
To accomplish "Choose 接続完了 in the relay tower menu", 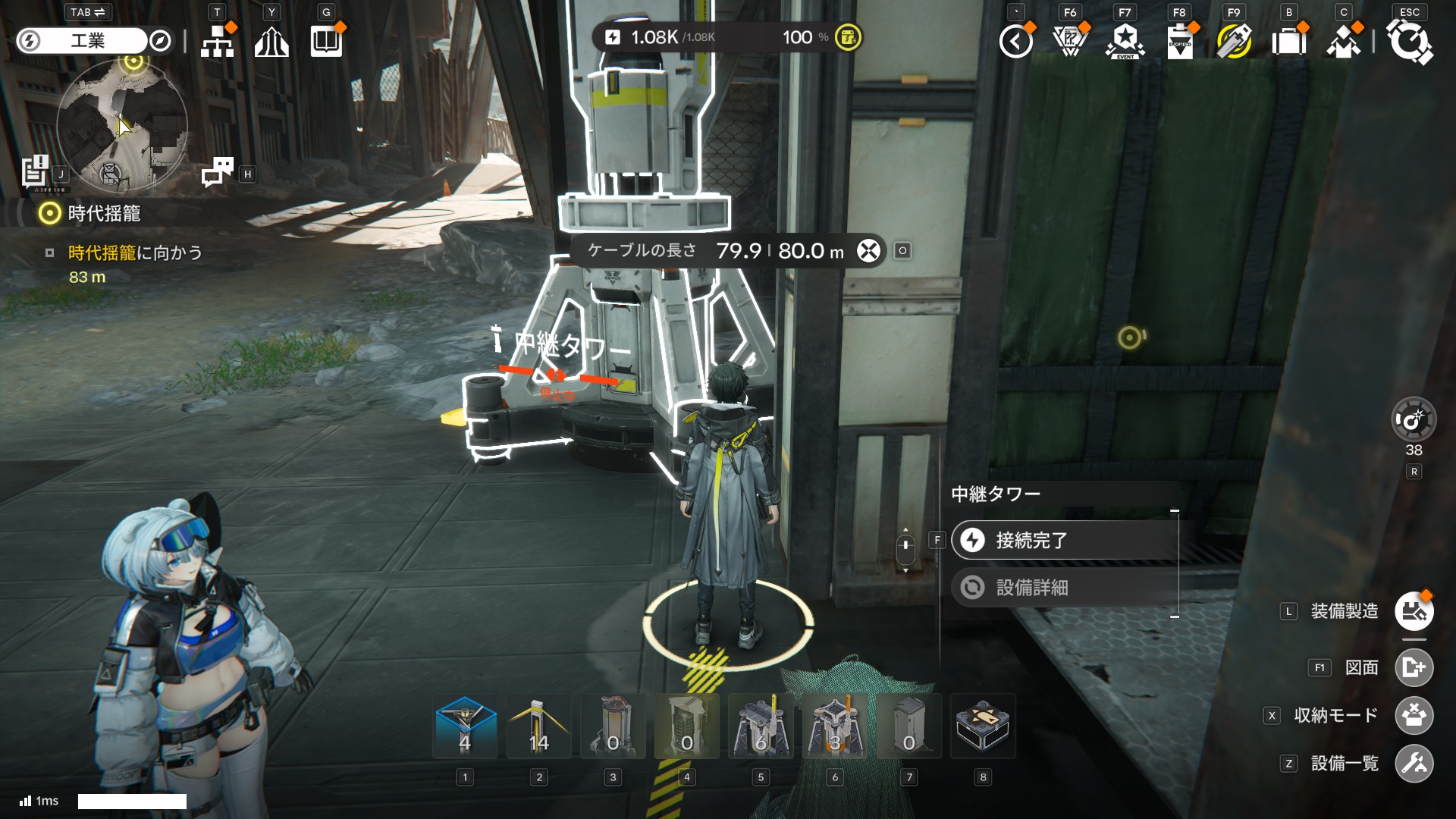I will point(1064,540).
